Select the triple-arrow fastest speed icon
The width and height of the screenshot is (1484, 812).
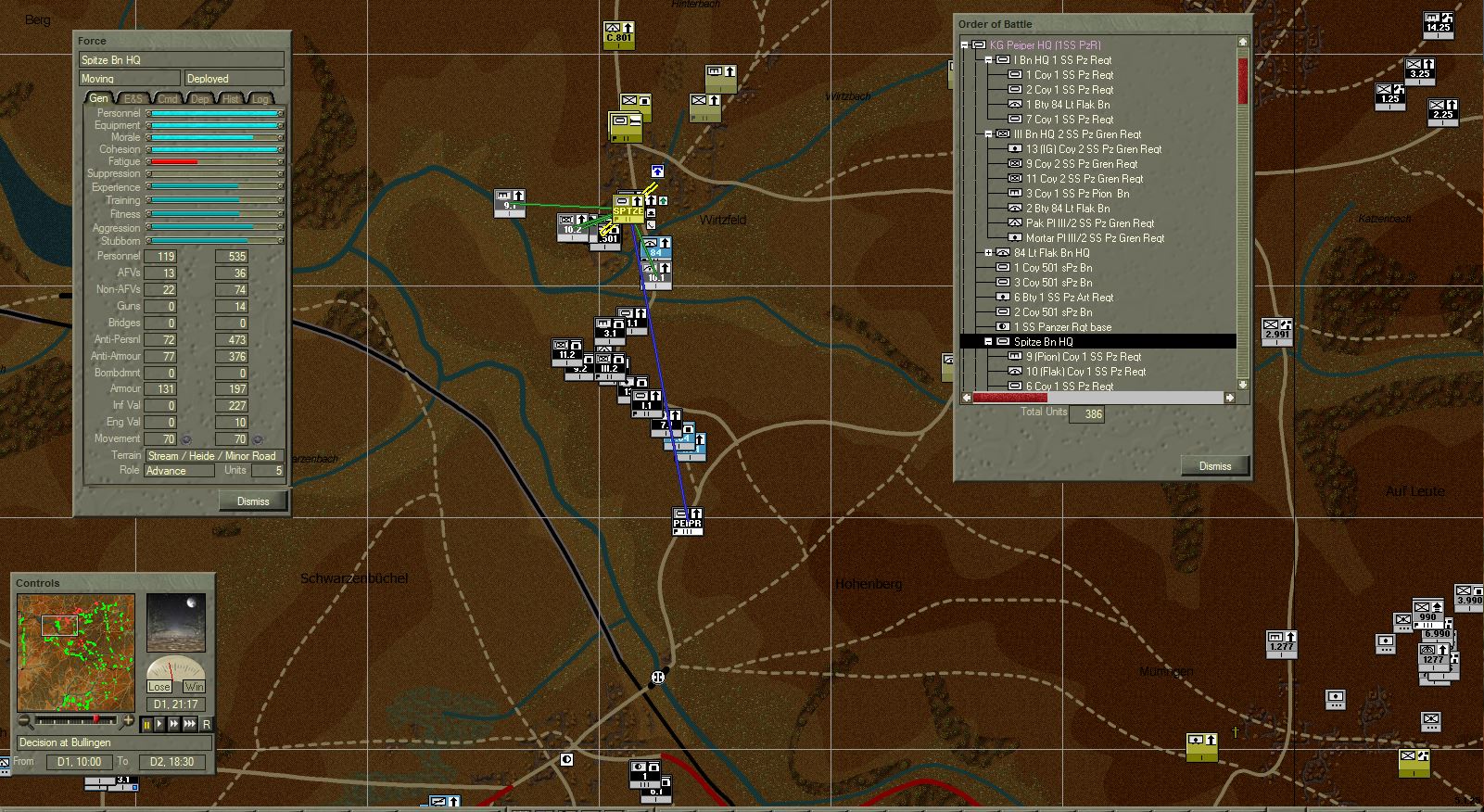pyautogui.click(x=190, y=724)
